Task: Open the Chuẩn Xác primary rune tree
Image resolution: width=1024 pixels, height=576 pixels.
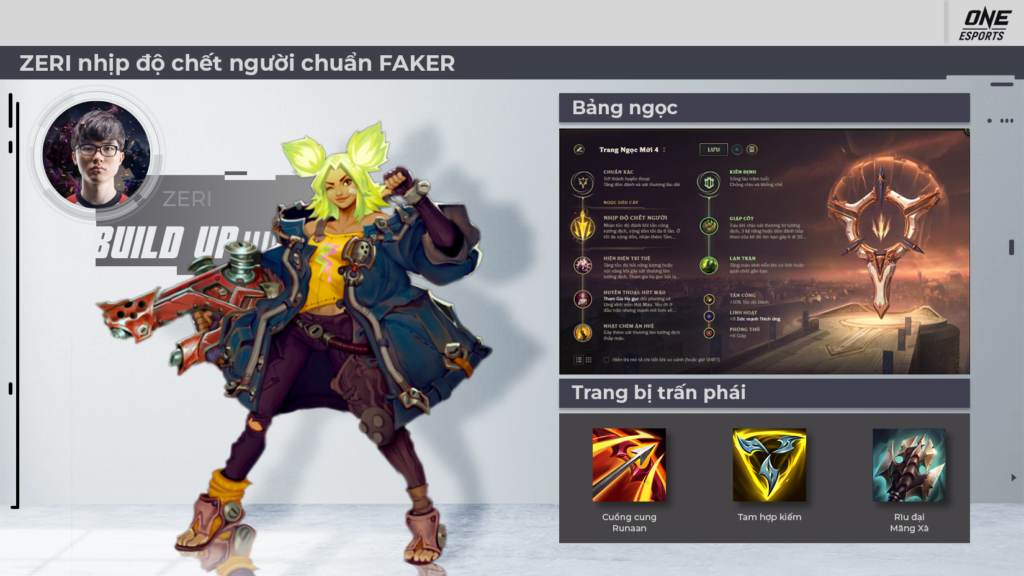Action: 582,183
